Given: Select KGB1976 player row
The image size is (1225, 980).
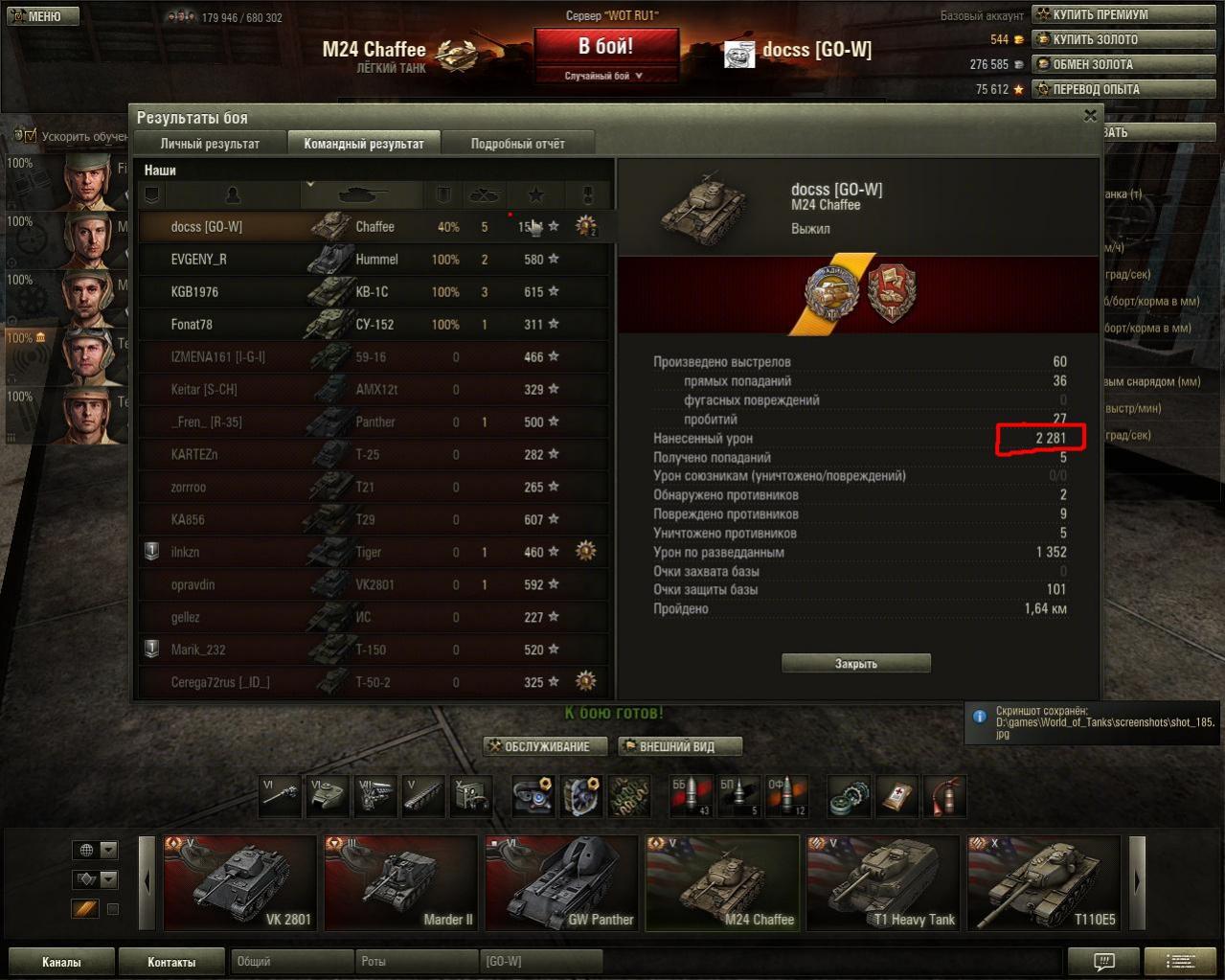Looking at the screenshot, I should pos(374,292).
